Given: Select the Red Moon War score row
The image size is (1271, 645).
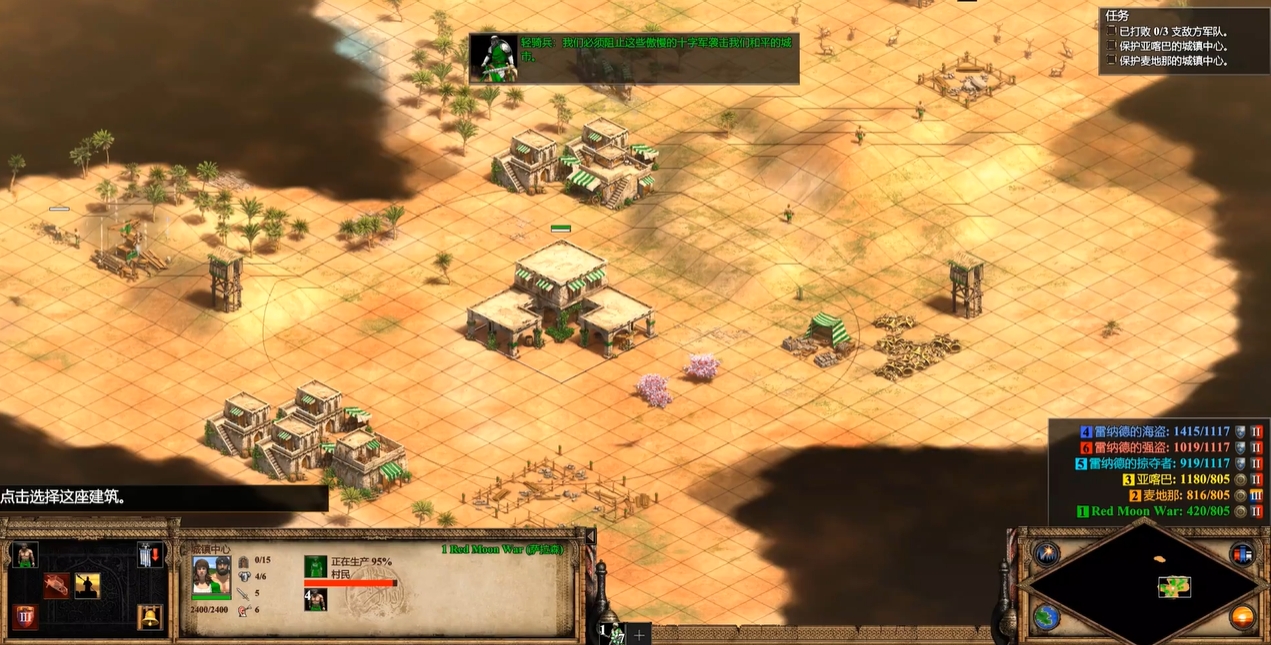Looking at the screenshot, I should tap(1160, 511).
